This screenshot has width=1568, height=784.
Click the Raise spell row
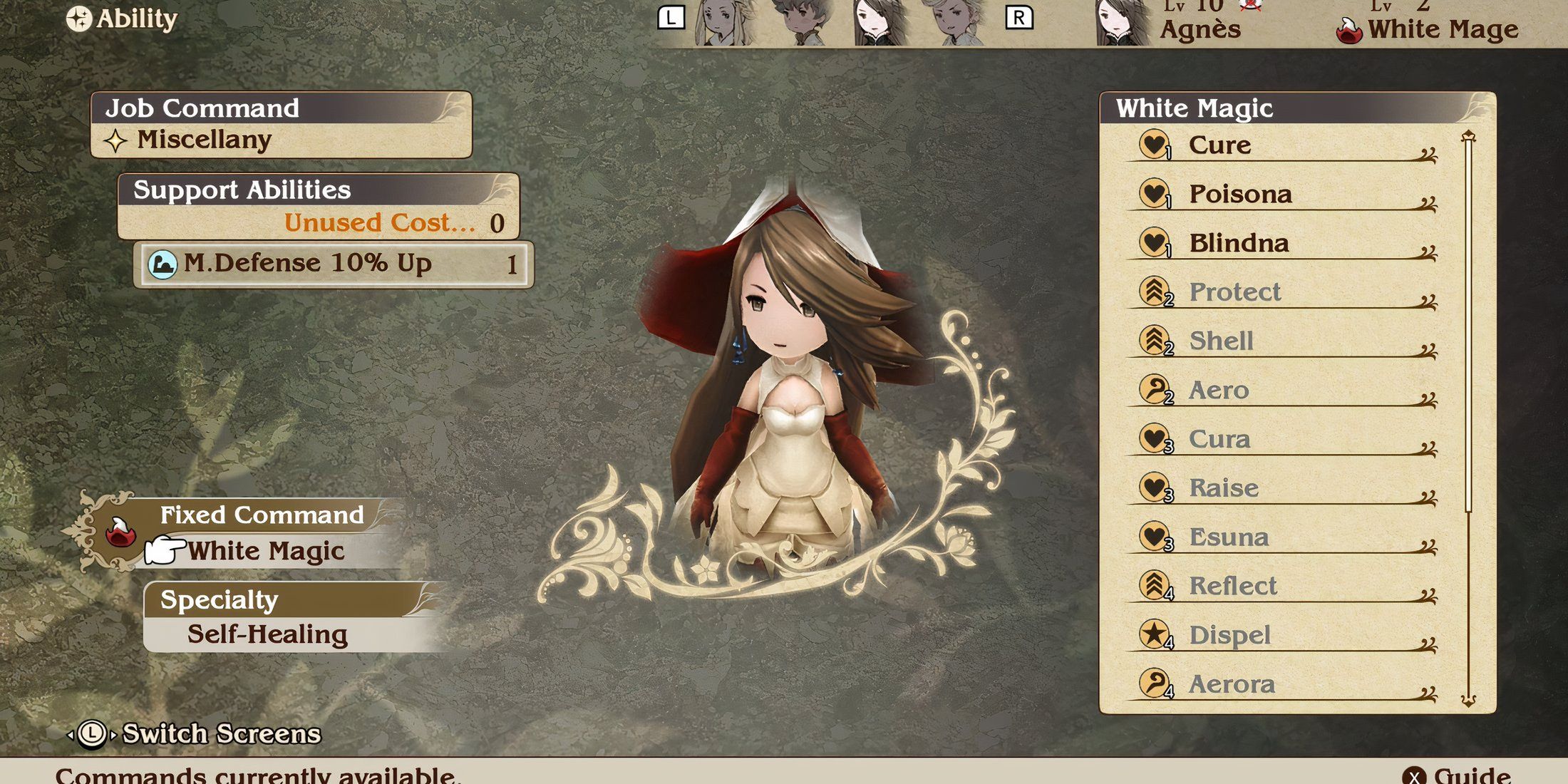pos(1283,488)
